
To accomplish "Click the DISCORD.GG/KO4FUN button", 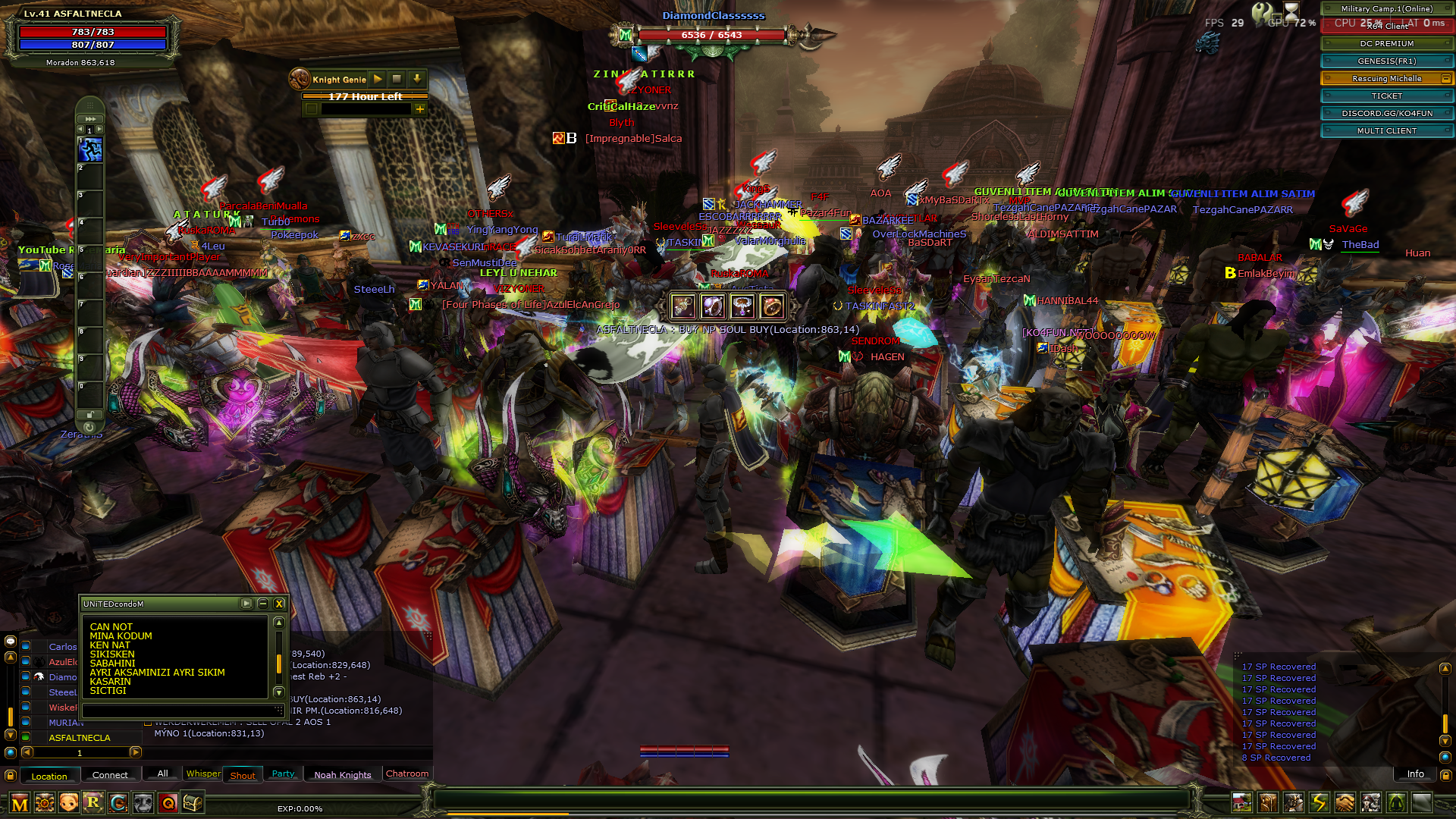I will (x=1386, y=113).
